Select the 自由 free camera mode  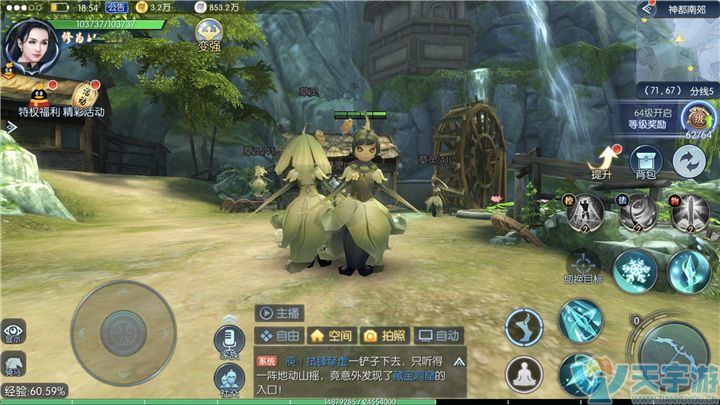(x=279, y=336)
